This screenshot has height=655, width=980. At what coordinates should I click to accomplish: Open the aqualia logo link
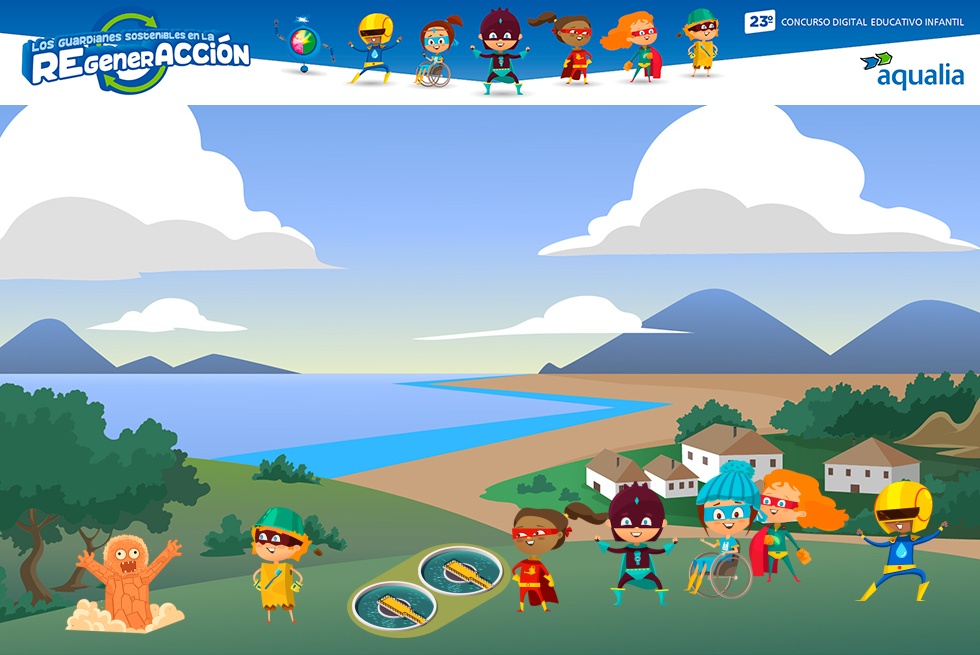911,70
